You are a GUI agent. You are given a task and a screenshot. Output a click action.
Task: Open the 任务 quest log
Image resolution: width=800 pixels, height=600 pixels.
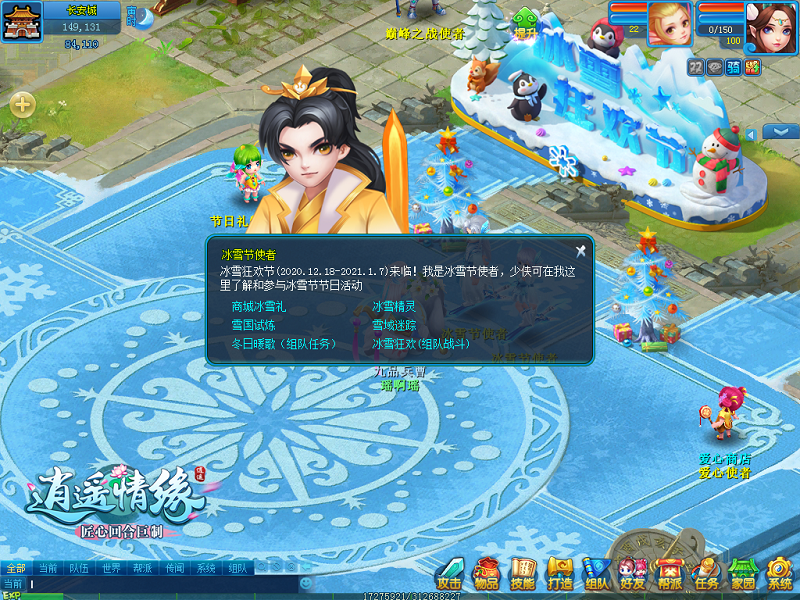706,574
